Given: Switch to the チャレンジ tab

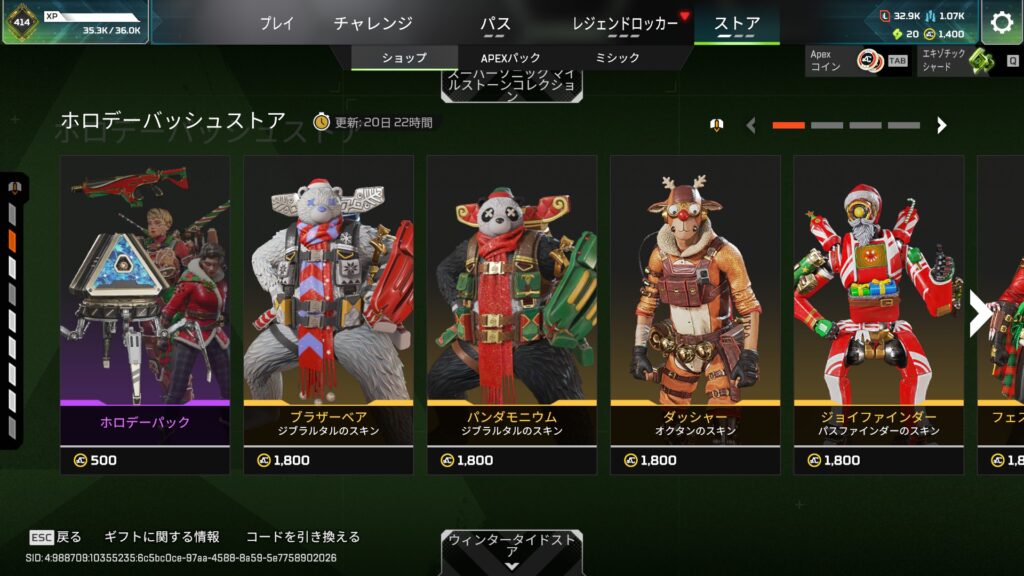Looking at the screenshot, I should [x=373, y=23].
